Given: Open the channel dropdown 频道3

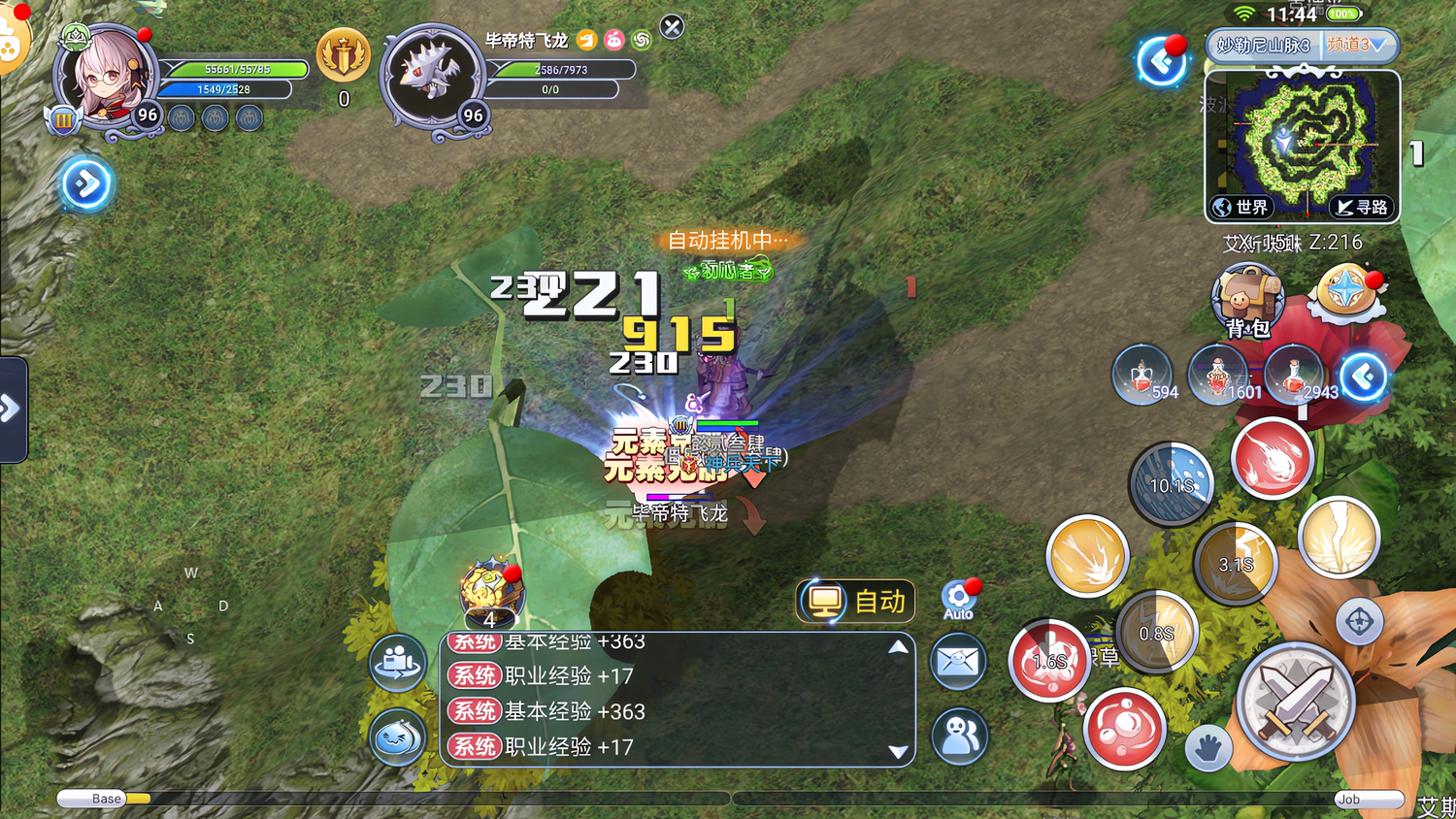Looking at the screenshot, I should tap(1361, 45).
